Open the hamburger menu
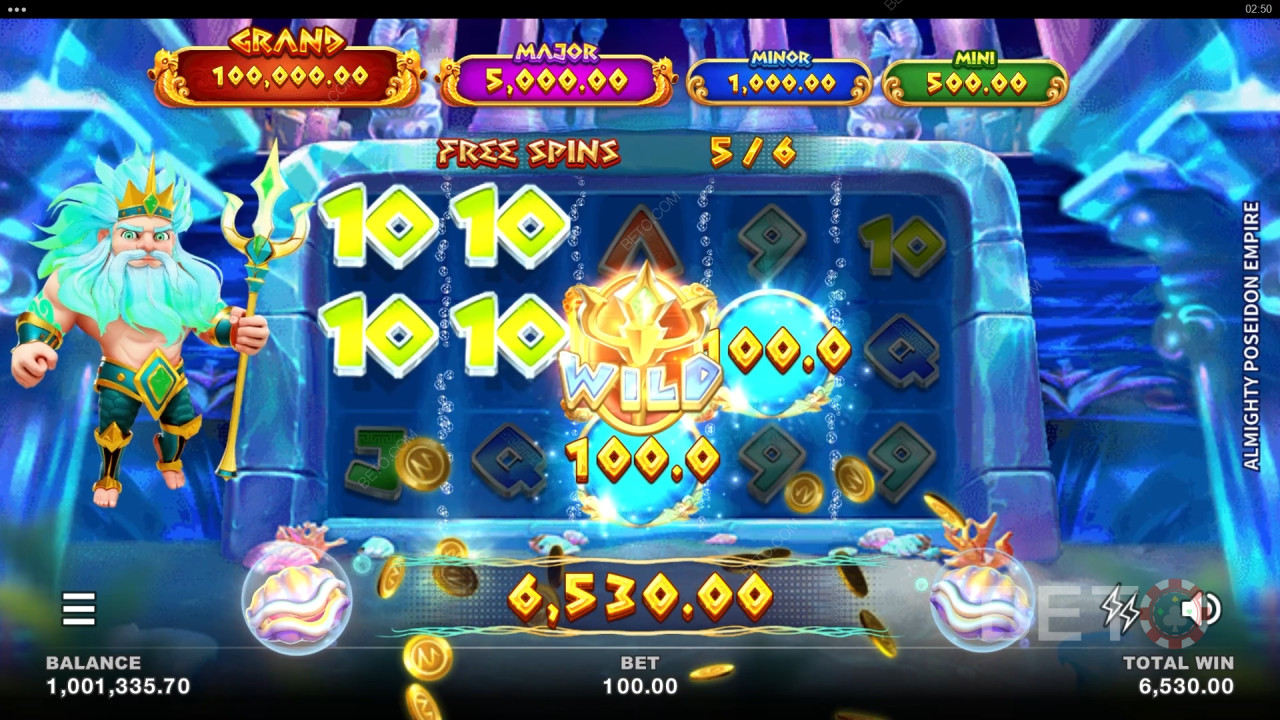The image size is (1280, 720). 78,608
